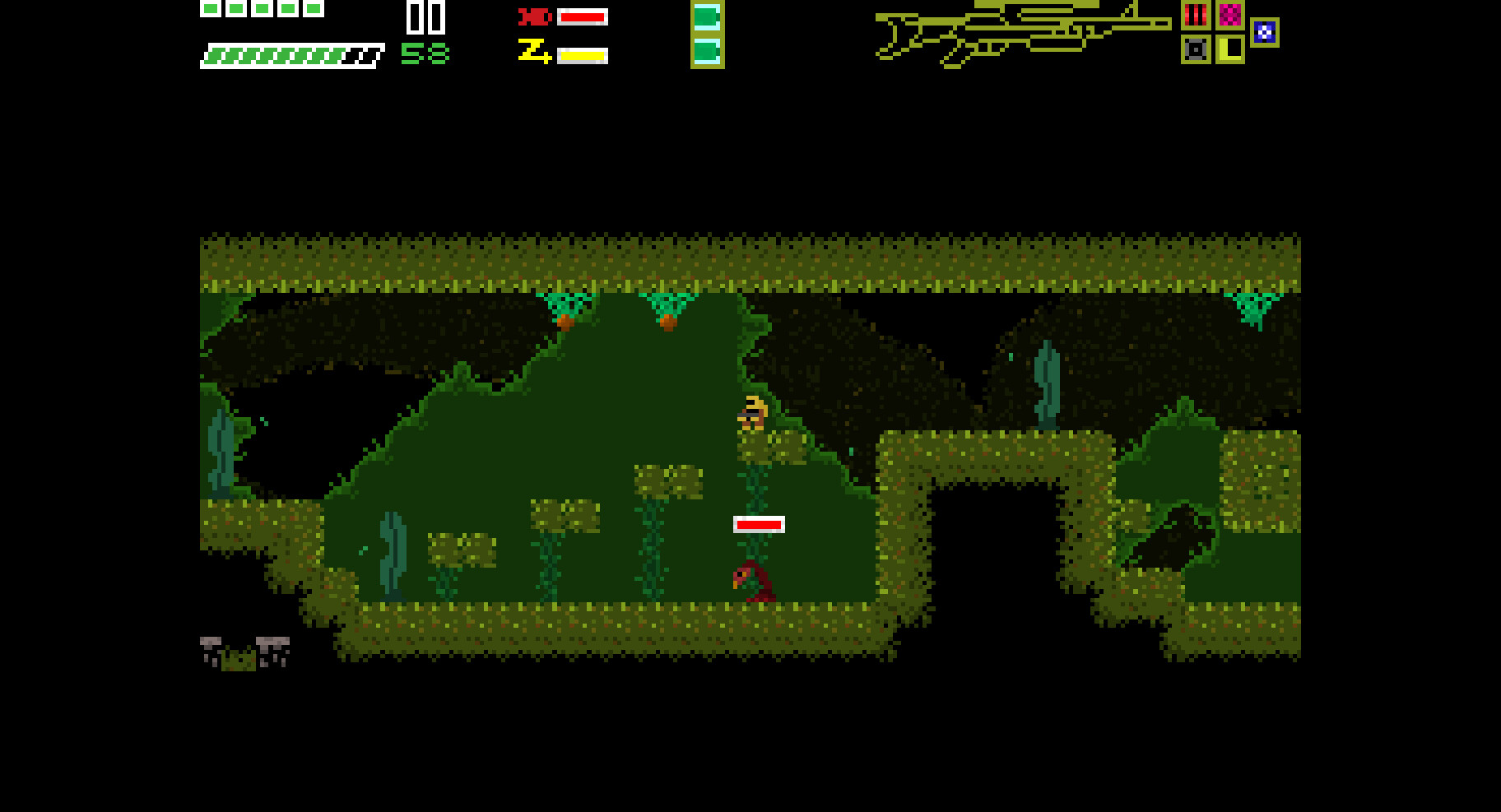
Task: Toggle the lower green indicator square
Action: click(x=706, y=53)
